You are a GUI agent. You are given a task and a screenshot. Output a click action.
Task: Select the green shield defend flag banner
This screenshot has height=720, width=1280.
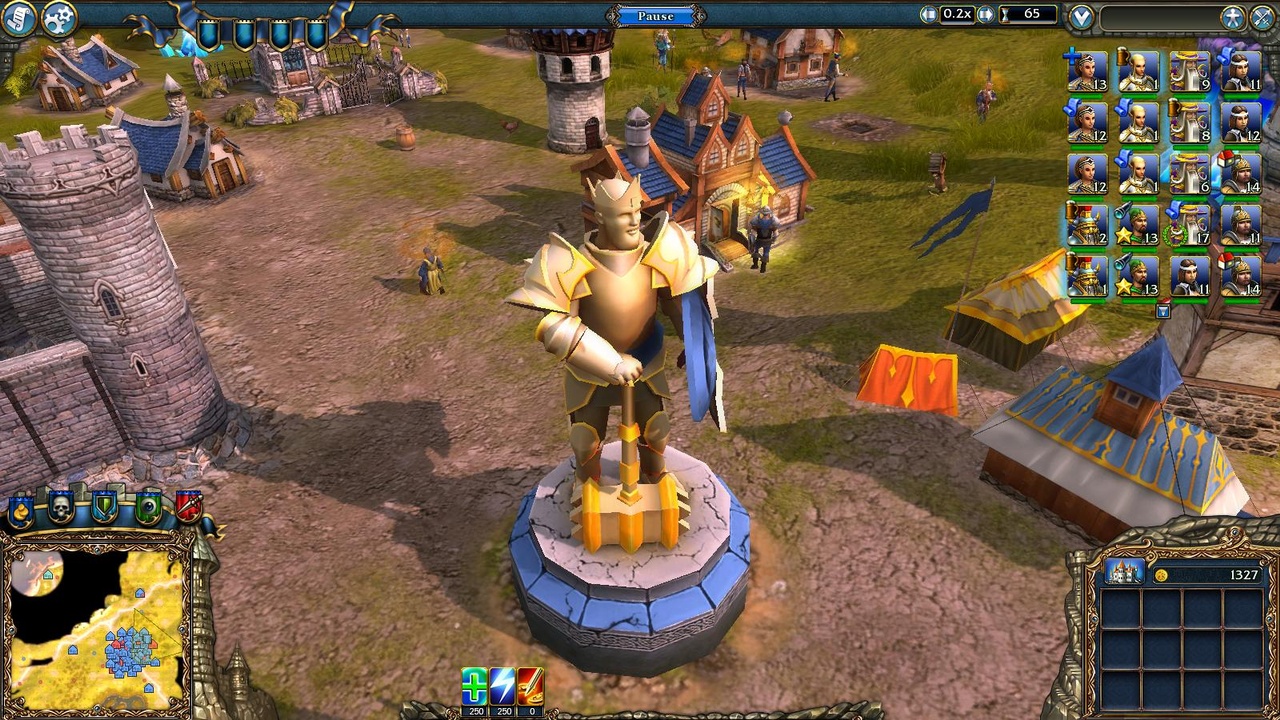103,505
